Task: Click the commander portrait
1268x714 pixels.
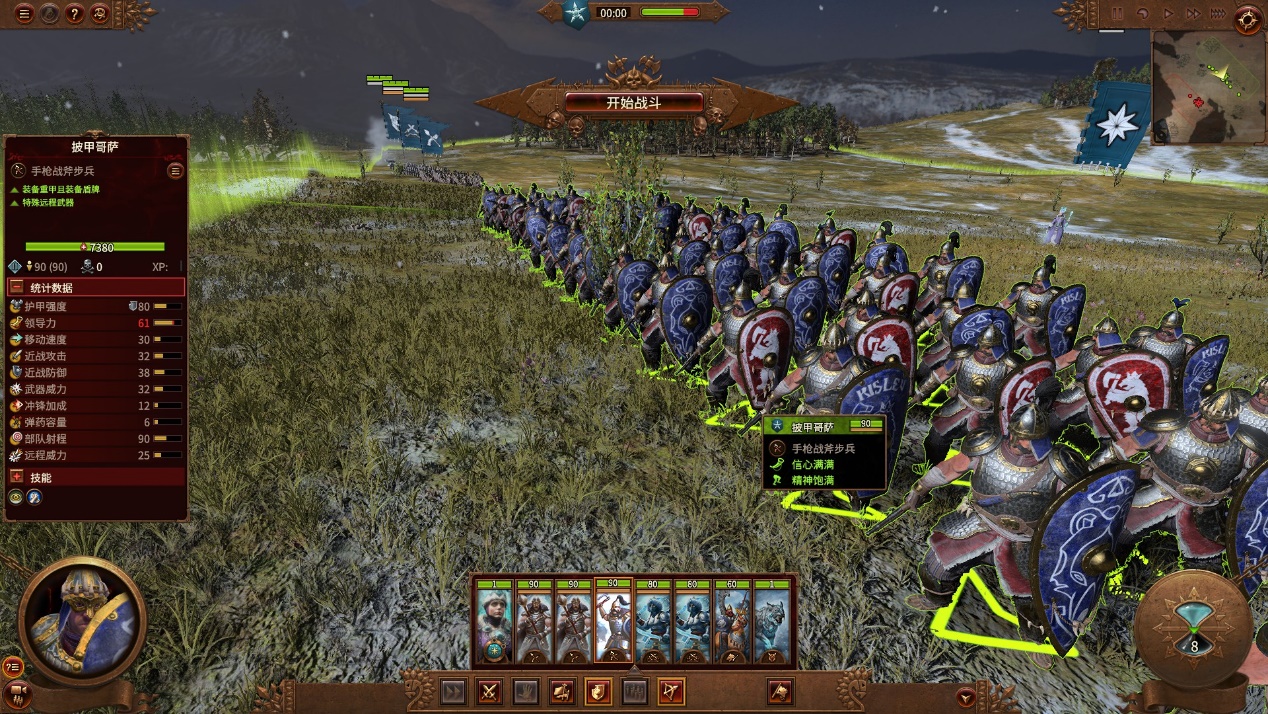Action: pos(82,620)
